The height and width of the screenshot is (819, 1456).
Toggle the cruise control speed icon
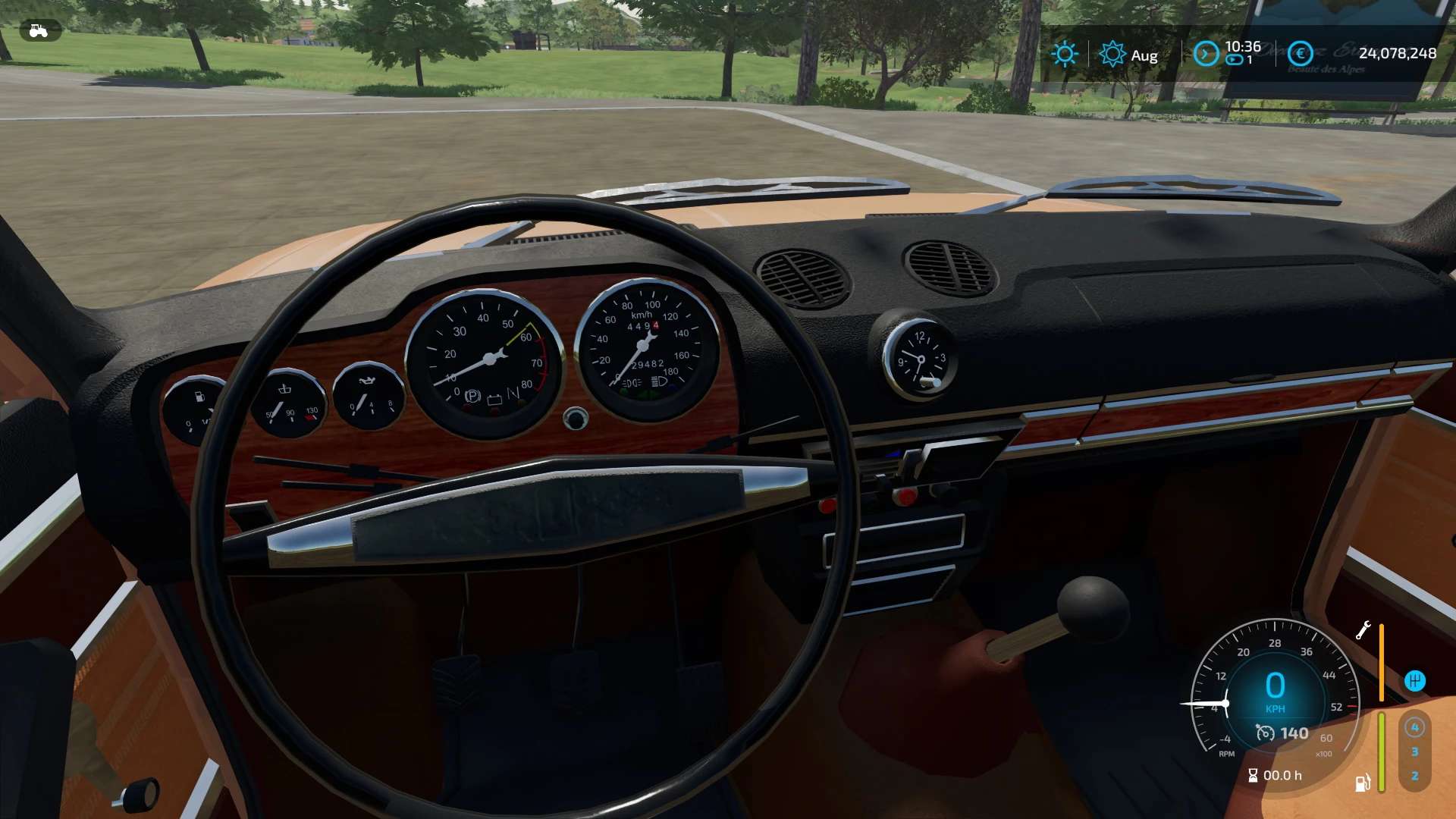pos(1265,733)
